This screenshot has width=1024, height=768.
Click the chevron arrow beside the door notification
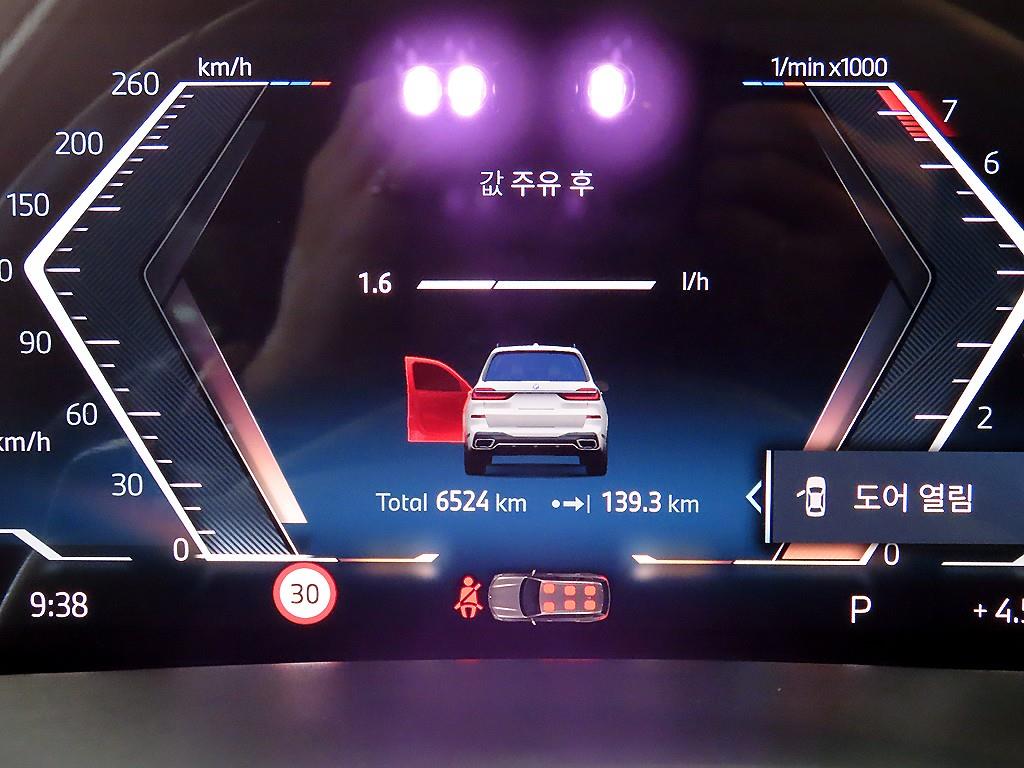tap(754, 496)
